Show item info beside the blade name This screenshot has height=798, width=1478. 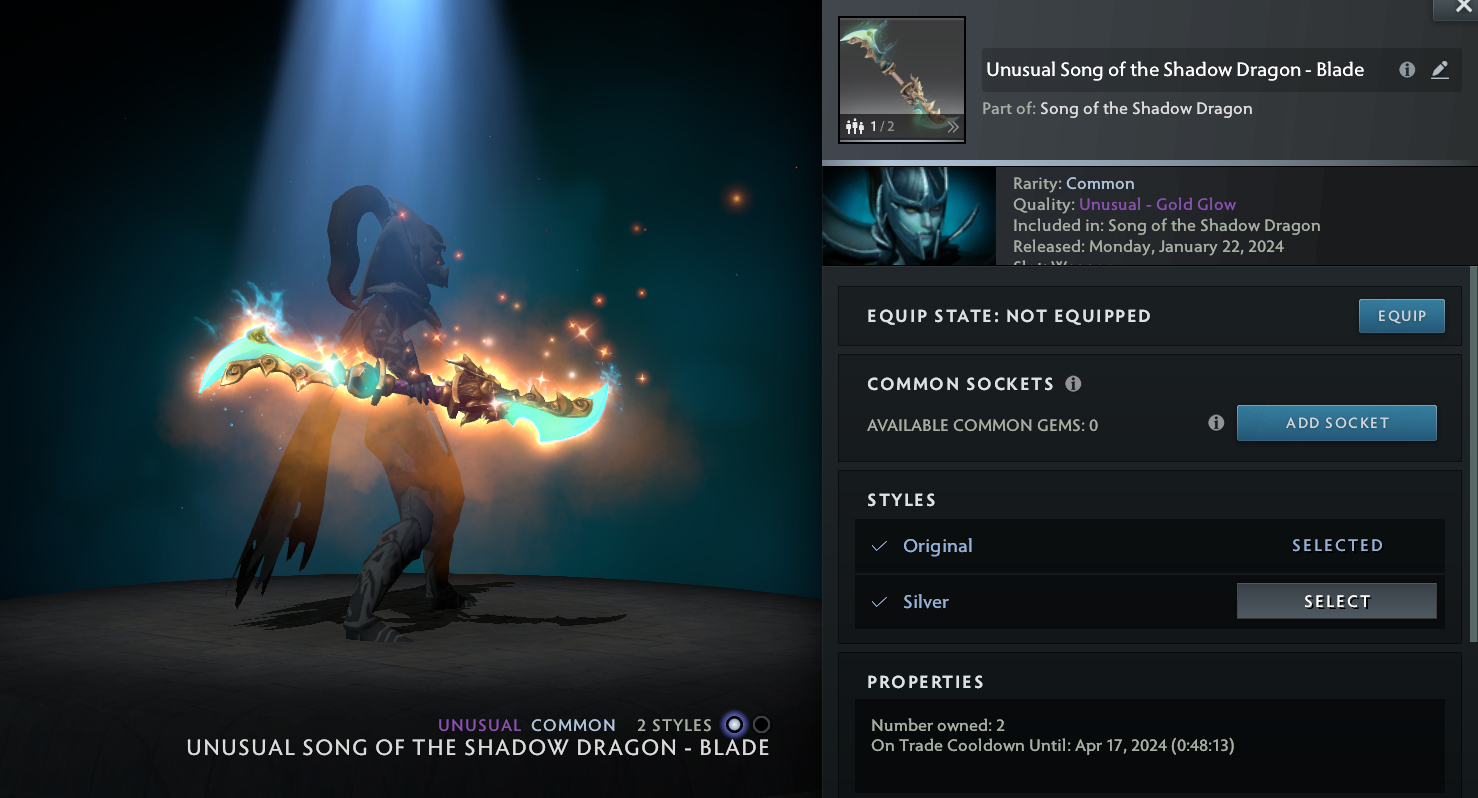click(x=1407, y=70)
